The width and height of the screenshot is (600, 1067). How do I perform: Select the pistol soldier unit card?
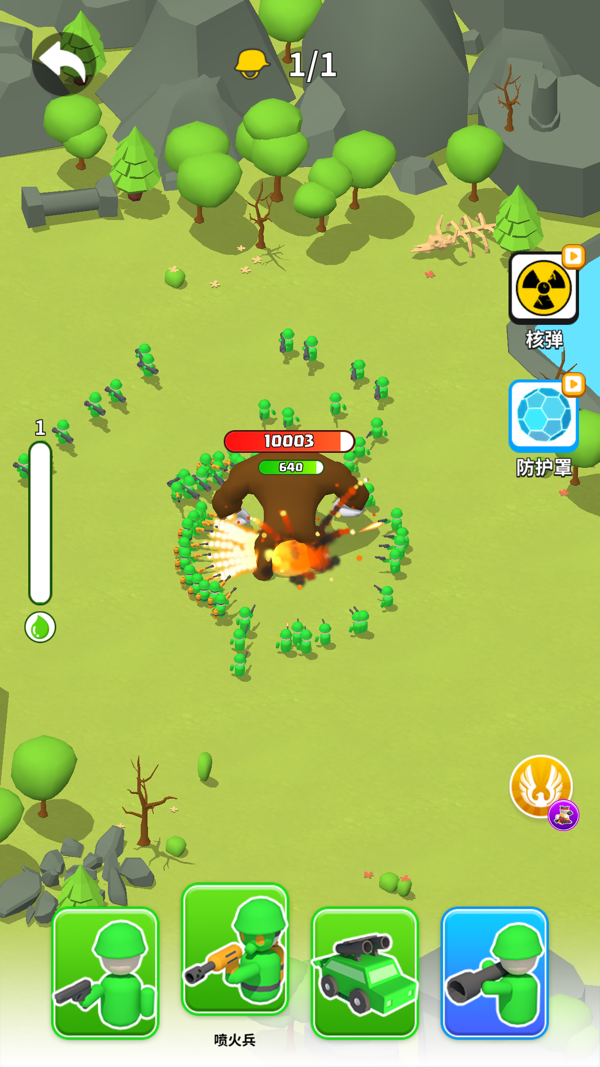105,972
